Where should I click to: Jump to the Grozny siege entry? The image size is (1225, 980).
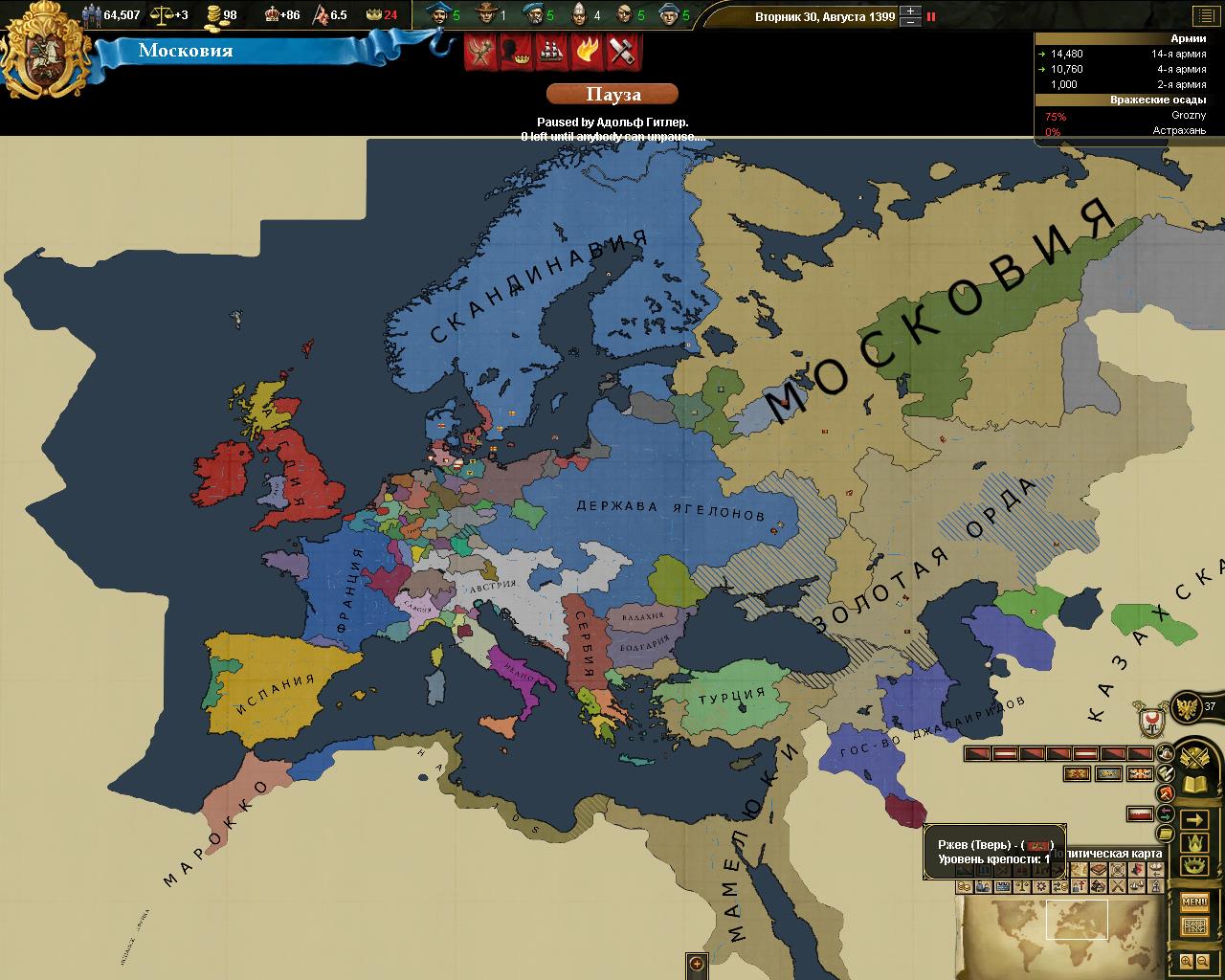point(1129,116)
